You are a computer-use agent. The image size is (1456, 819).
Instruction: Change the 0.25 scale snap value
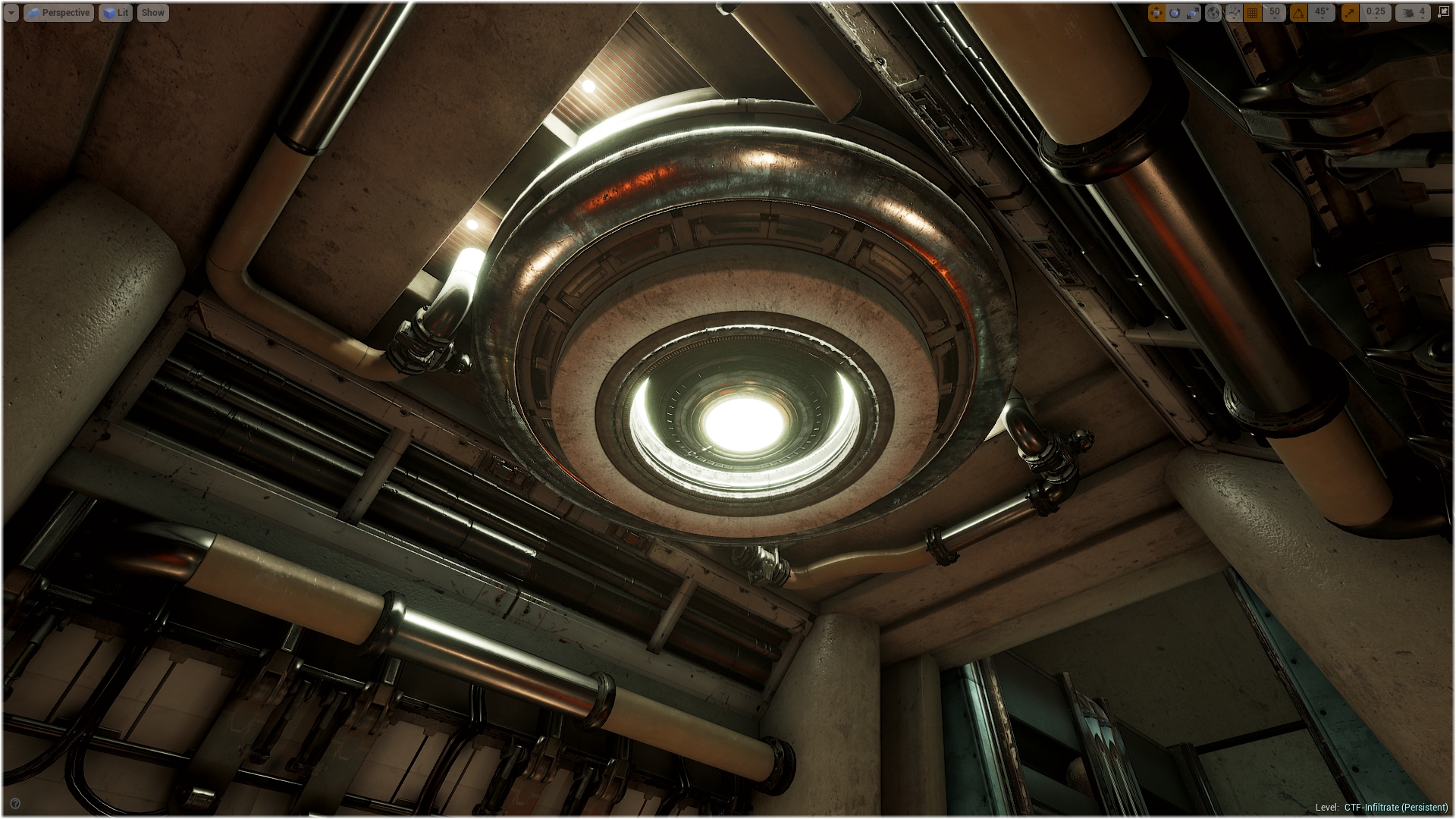(x=1375, y=13)
